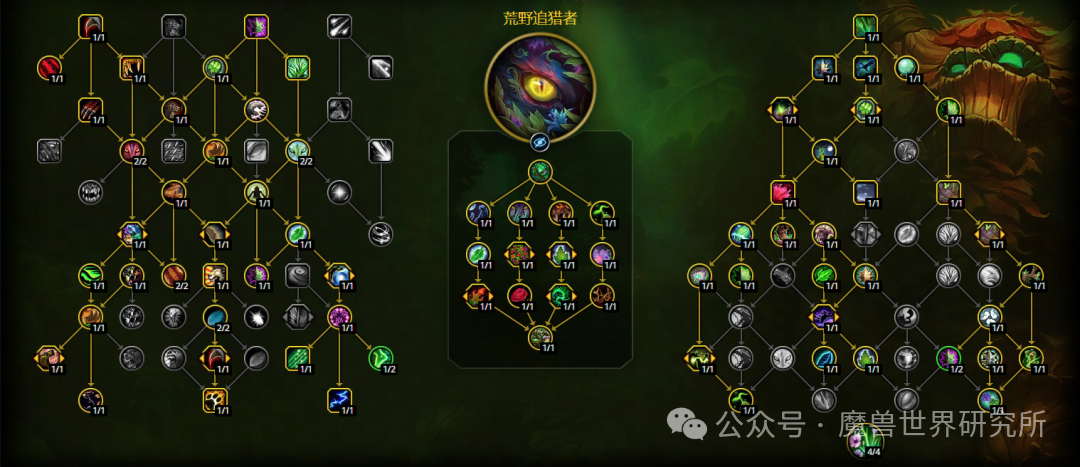Screen dimensions: 1080x467
Task: Select the red flower square talent node
Action: [782, 191]
